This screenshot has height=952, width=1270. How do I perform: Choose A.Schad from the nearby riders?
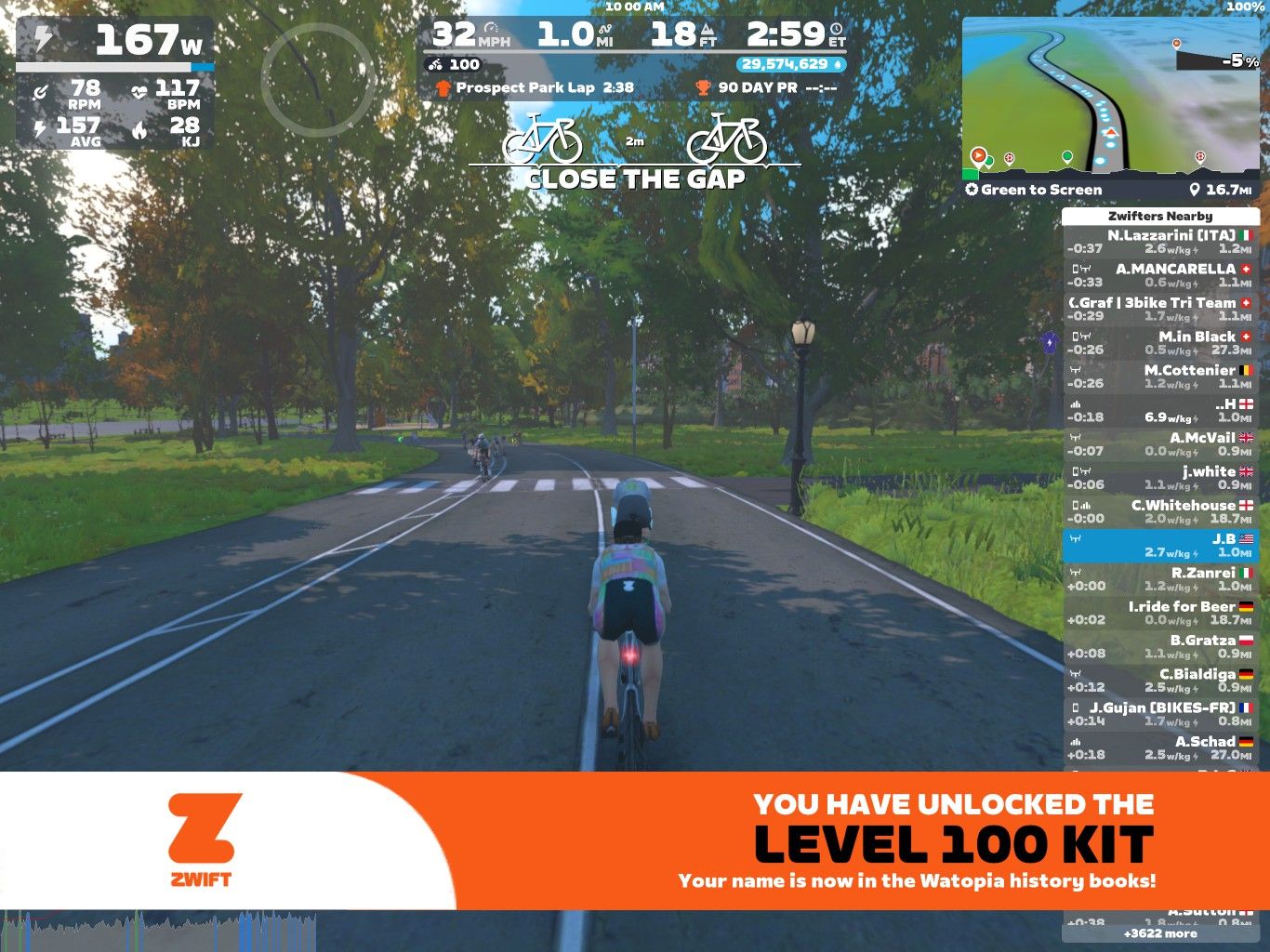[x=1159, y=747]
